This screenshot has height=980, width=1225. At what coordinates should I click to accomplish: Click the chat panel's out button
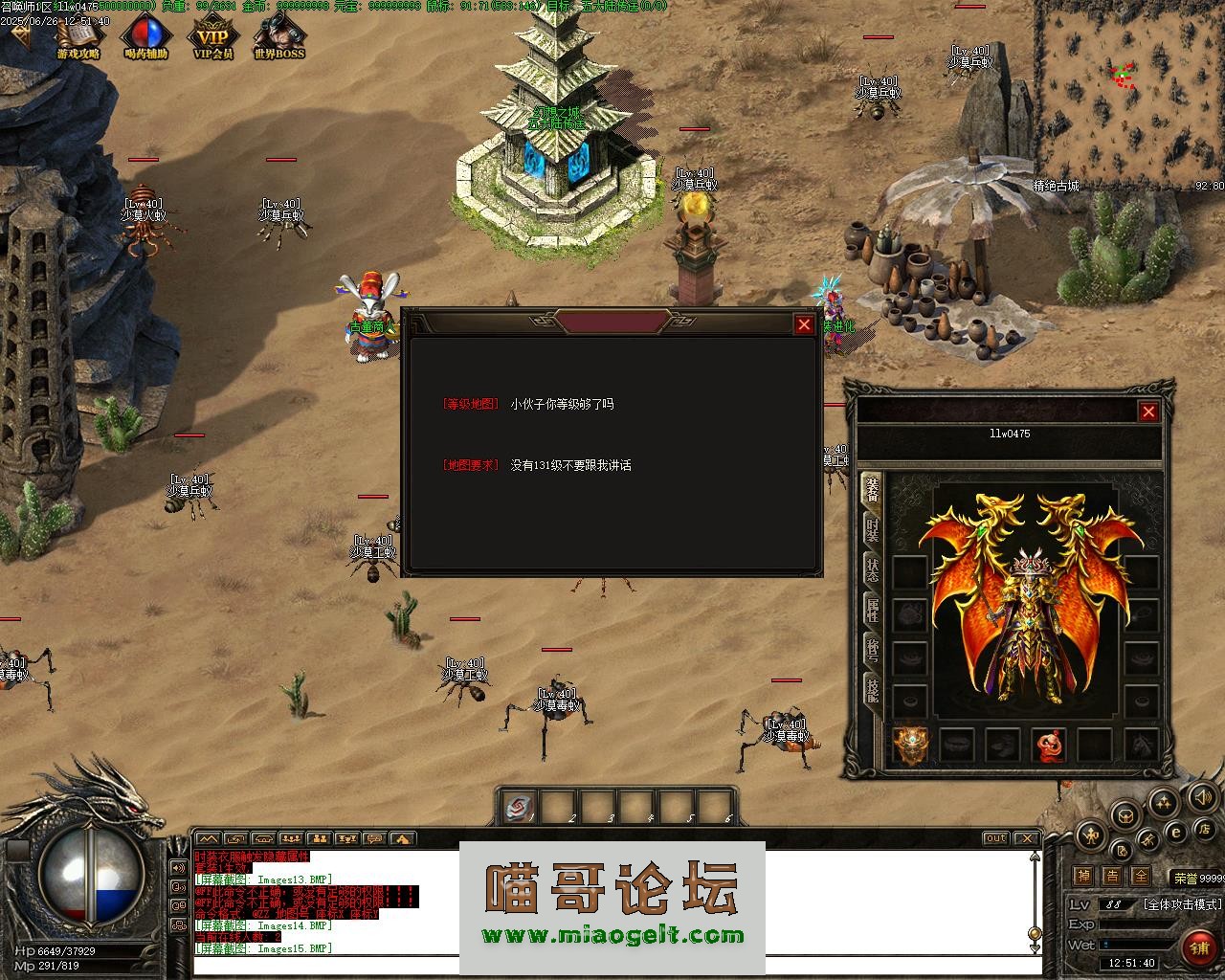(996, 838)
